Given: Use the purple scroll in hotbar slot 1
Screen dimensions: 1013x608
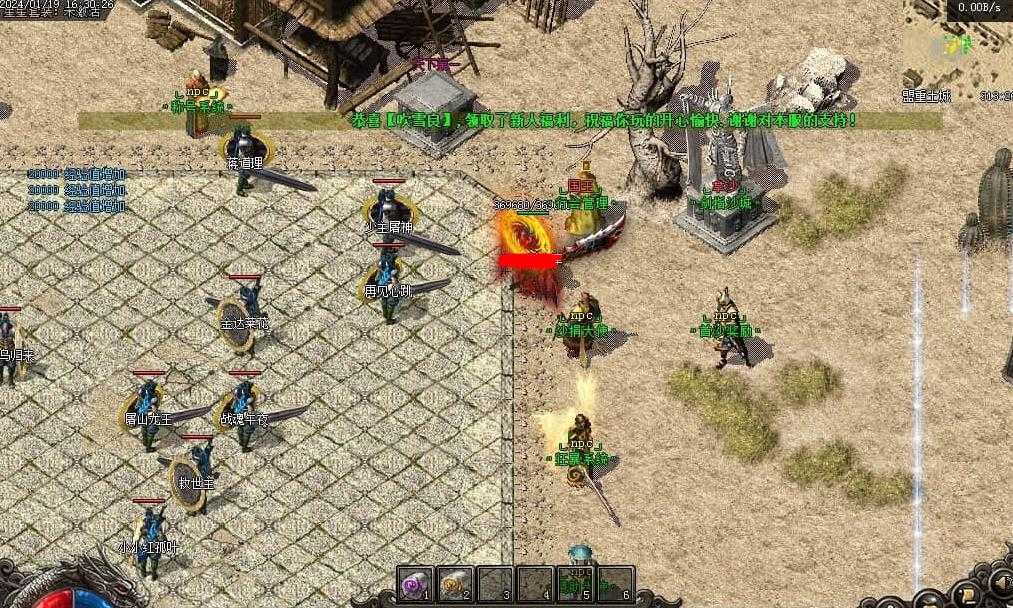Looking at the screenshot, I should pyautogui.click(x=414, y=583).
